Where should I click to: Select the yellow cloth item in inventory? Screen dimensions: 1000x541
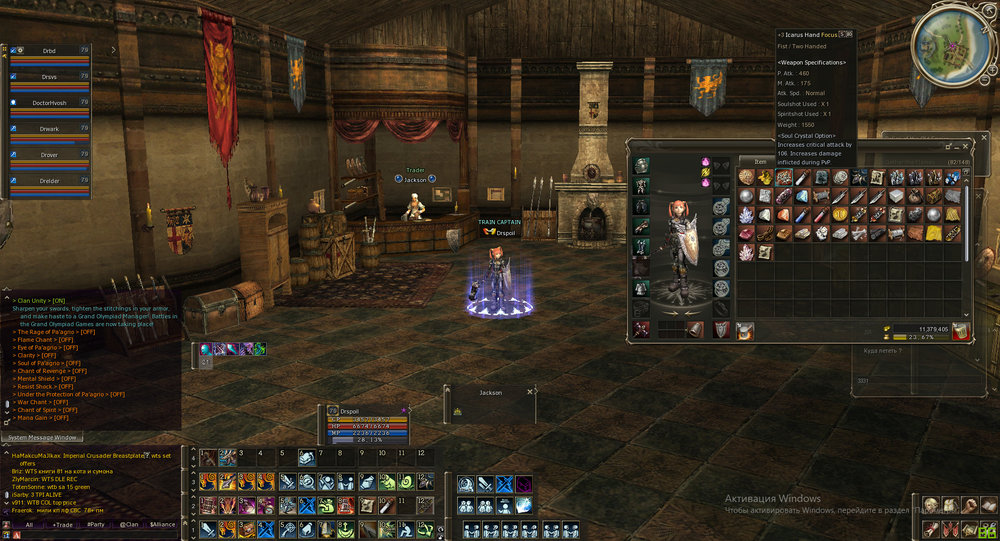click(x=932, y=233)
